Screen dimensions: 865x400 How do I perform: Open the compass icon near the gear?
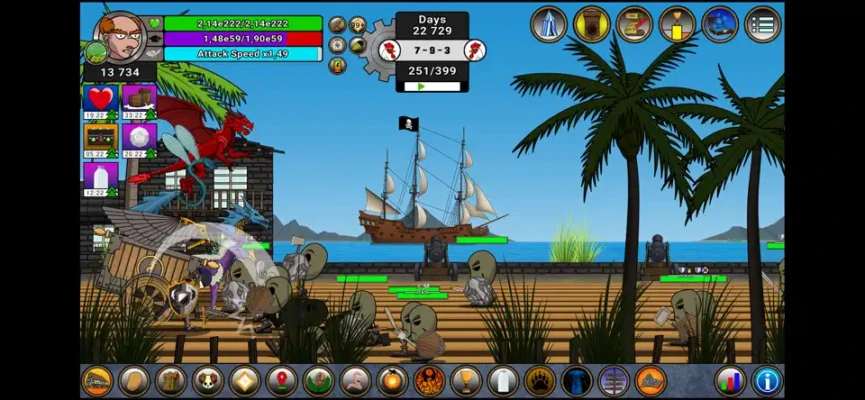(x=338, y=45)
